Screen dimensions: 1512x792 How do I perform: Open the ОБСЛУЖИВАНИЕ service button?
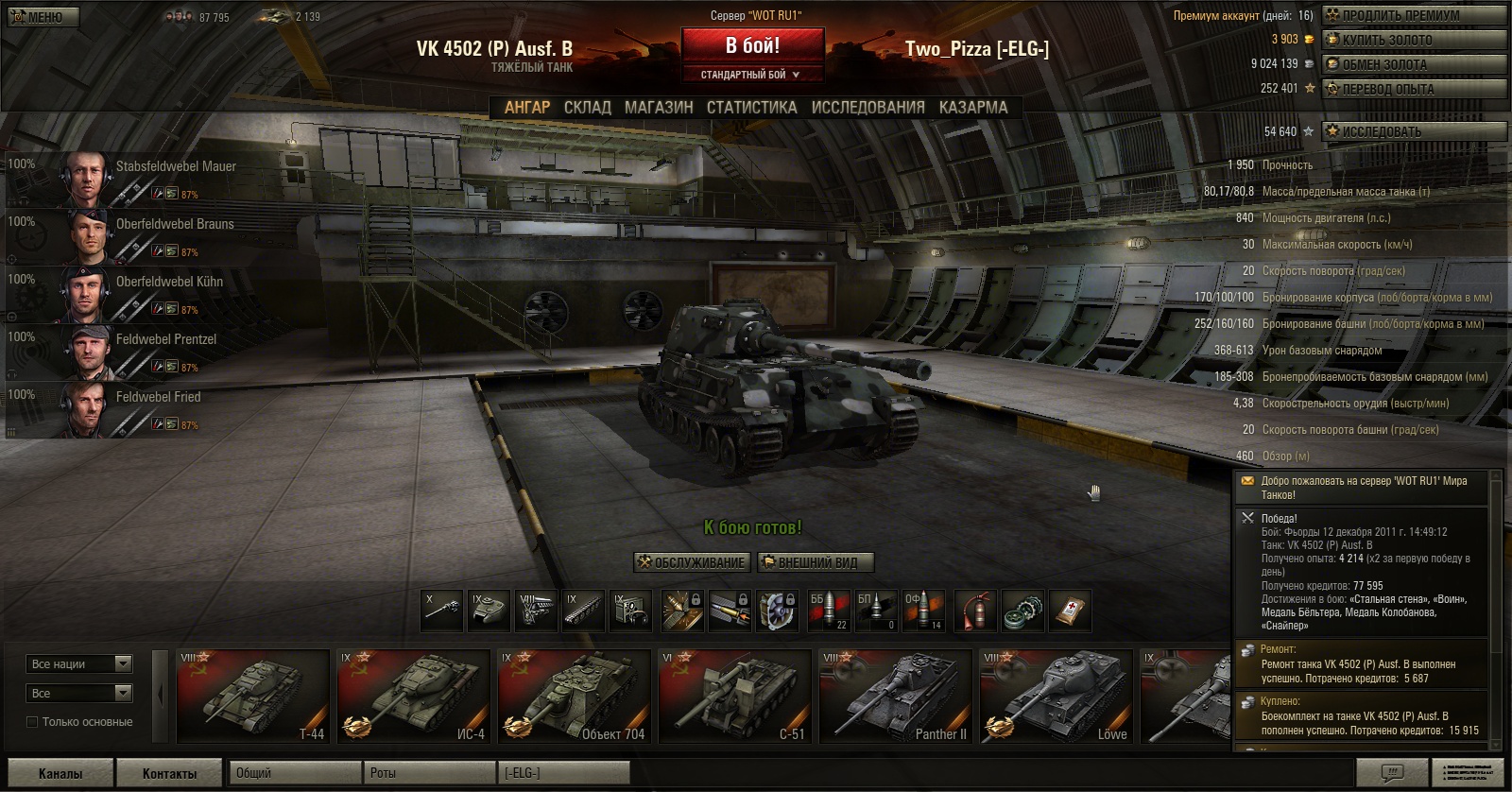692,562
